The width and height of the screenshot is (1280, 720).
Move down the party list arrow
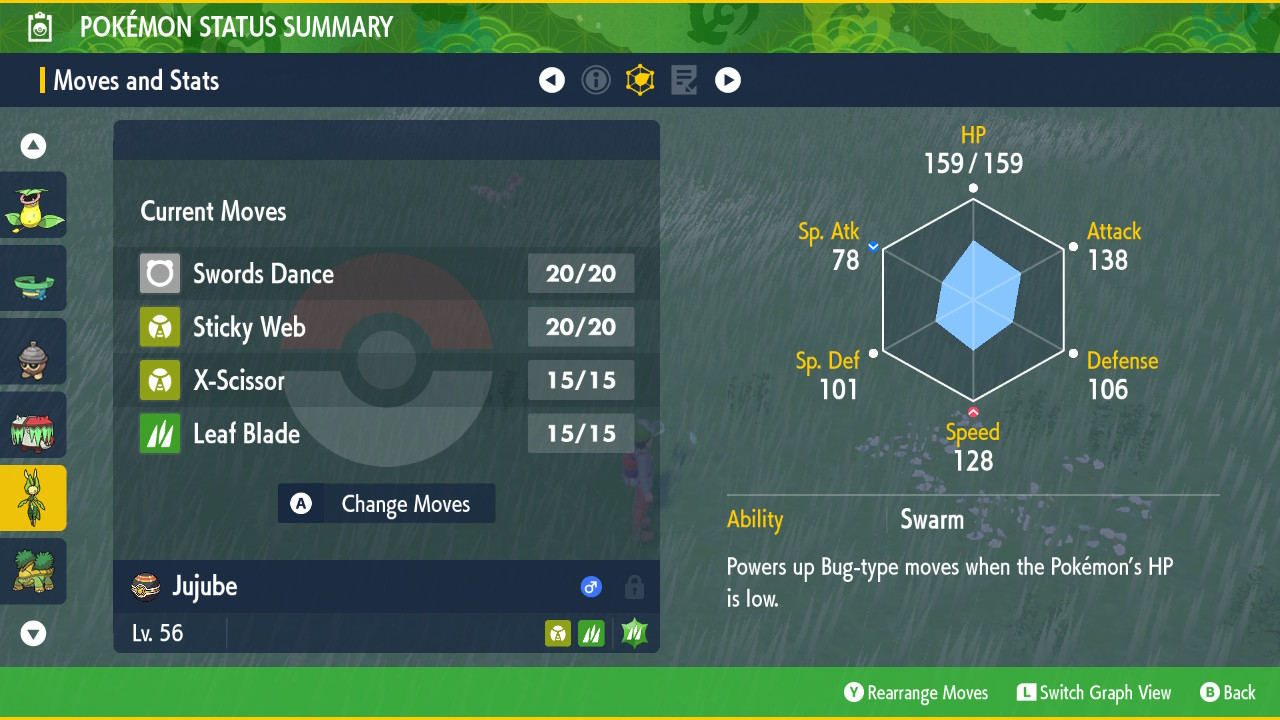(33, 633)
